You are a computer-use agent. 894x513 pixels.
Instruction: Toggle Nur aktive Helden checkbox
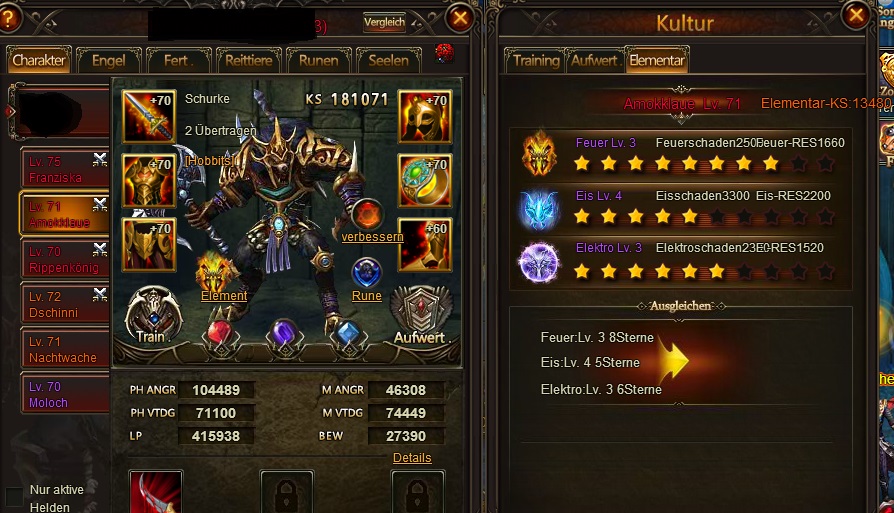14,497
